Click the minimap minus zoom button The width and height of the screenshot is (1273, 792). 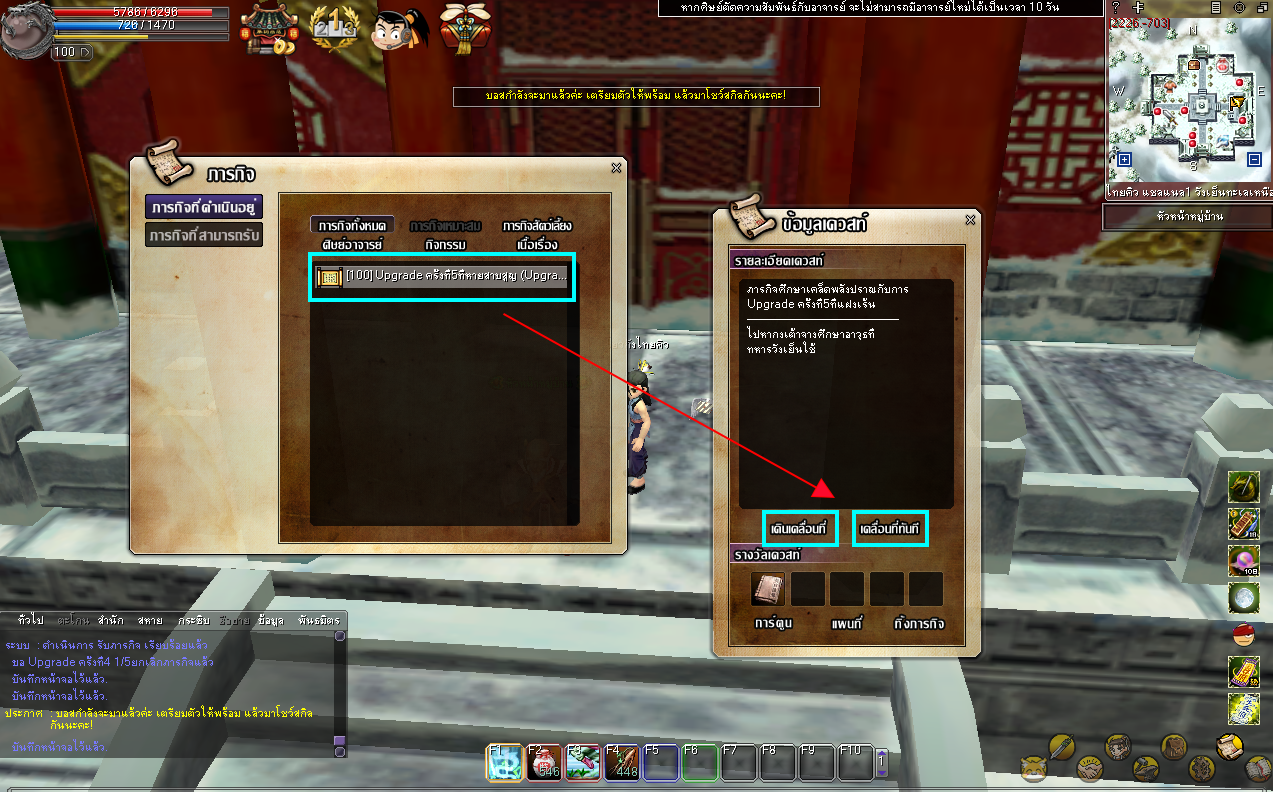1254,159
